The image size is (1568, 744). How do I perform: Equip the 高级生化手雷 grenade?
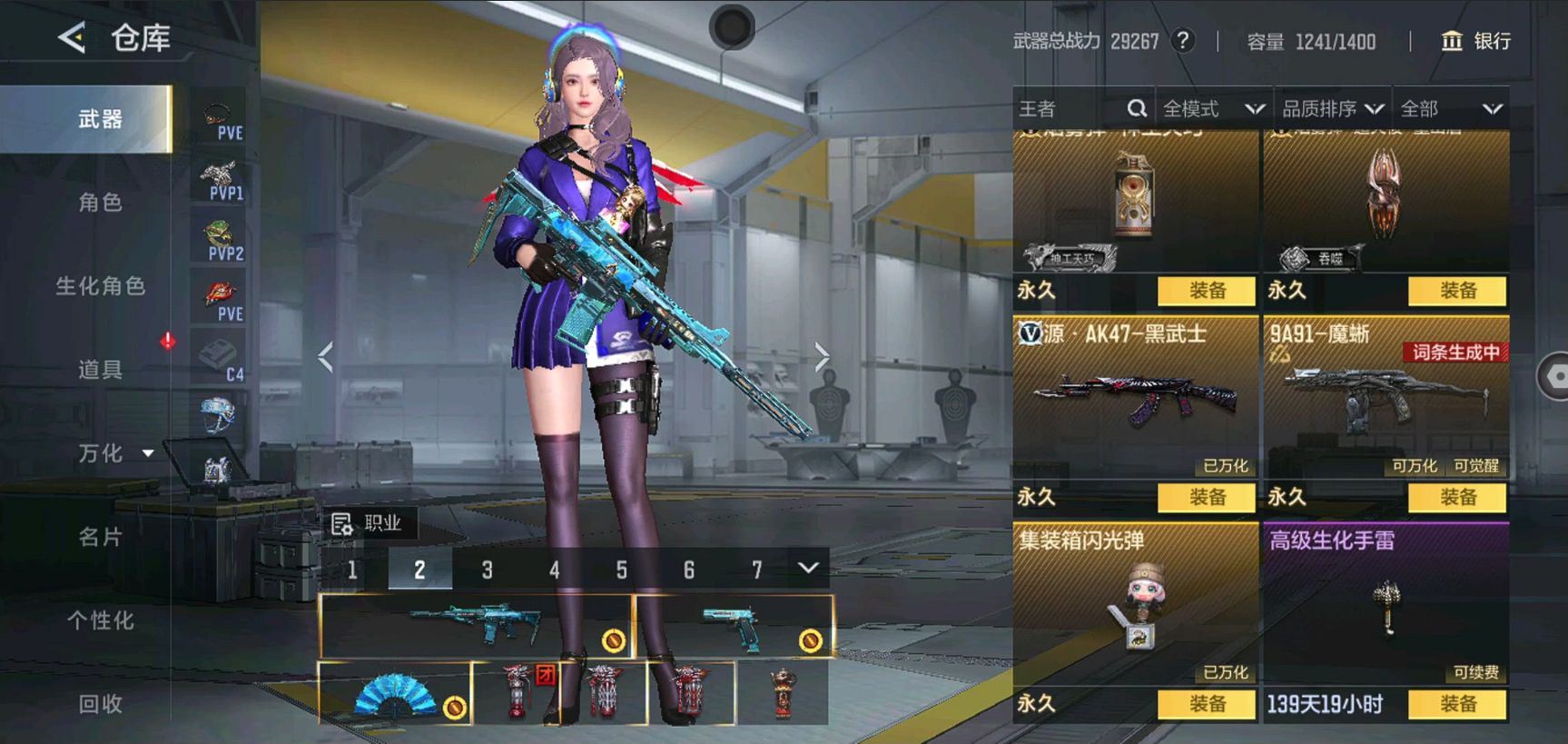coord(1457,704)
